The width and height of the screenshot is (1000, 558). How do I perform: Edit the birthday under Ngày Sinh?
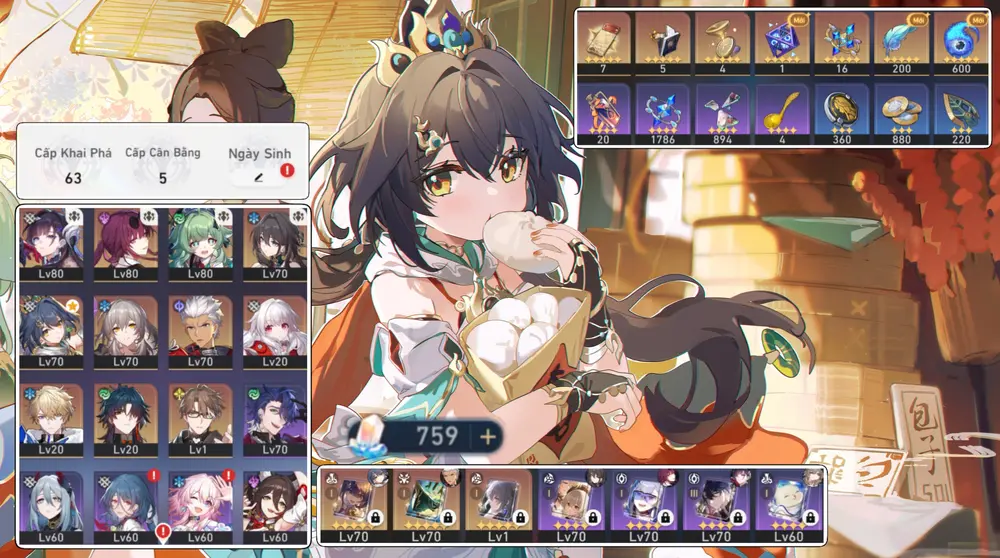point(260,177)
